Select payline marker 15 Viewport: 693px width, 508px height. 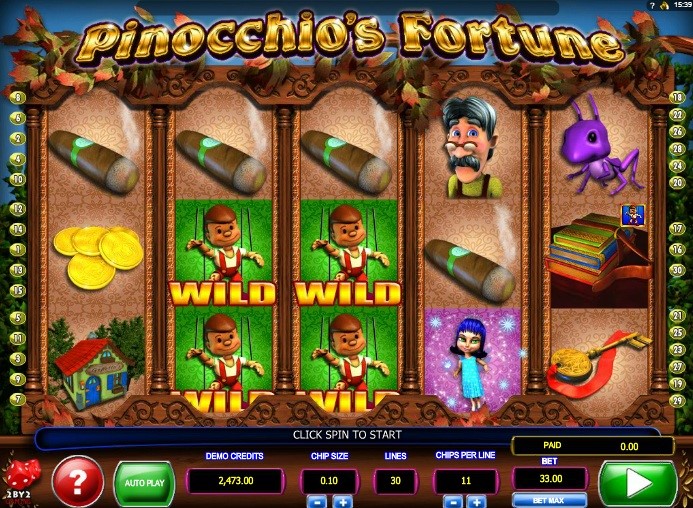pyautogui.click(x=18, y=290)
